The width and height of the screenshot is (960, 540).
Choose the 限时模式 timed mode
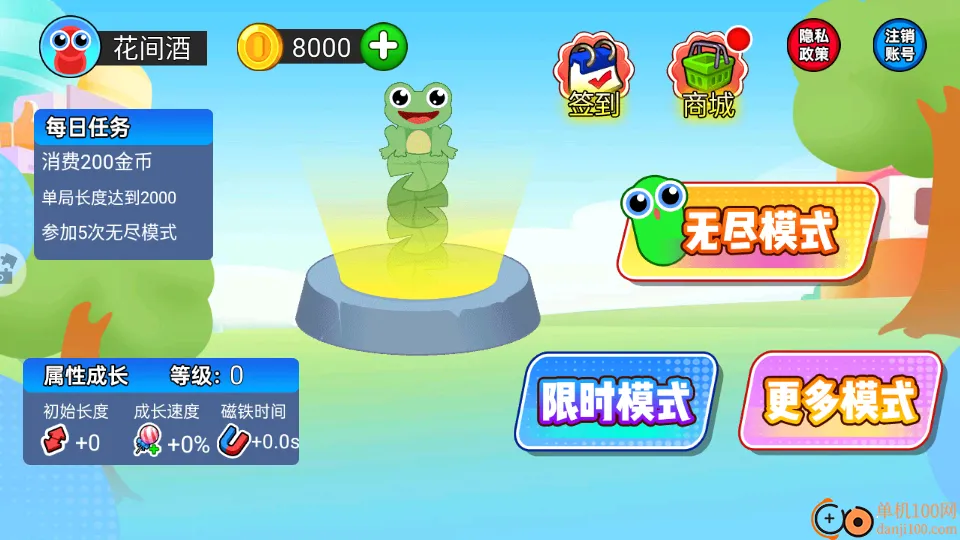[x=616, y=401]
